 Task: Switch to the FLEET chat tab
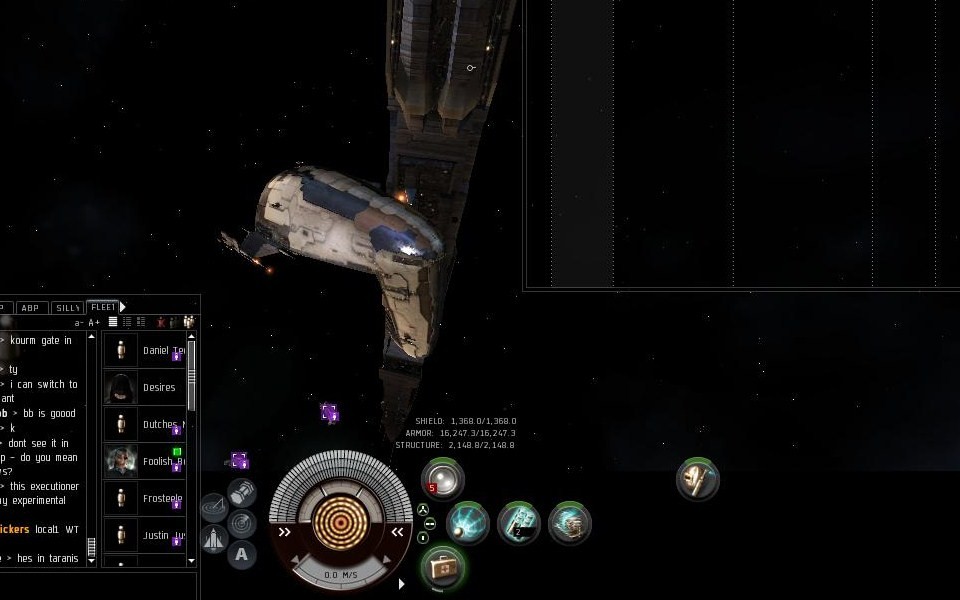(102, 307)
